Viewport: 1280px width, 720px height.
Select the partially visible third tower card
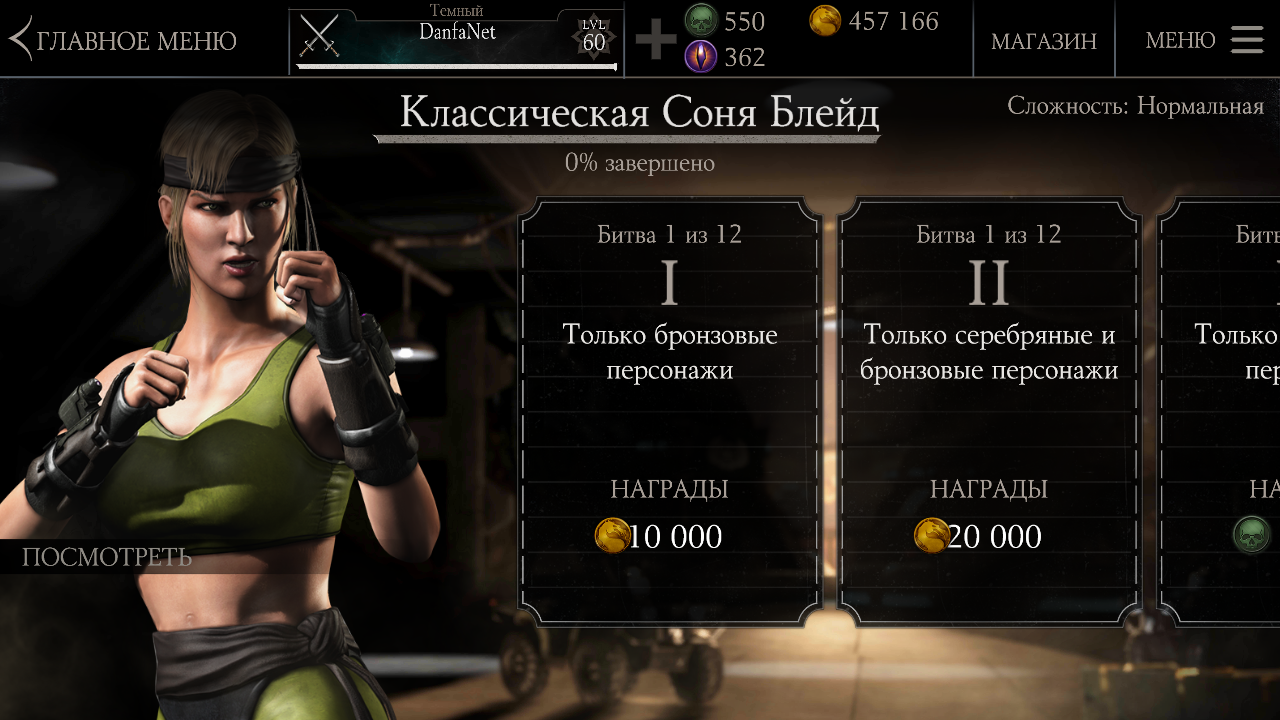pos(1222,410)
